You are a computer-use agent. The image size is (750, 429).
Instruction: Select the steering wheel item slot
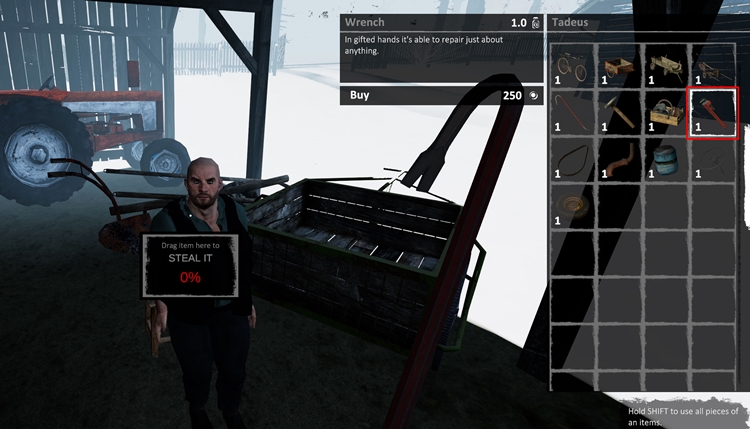point(714,159)
